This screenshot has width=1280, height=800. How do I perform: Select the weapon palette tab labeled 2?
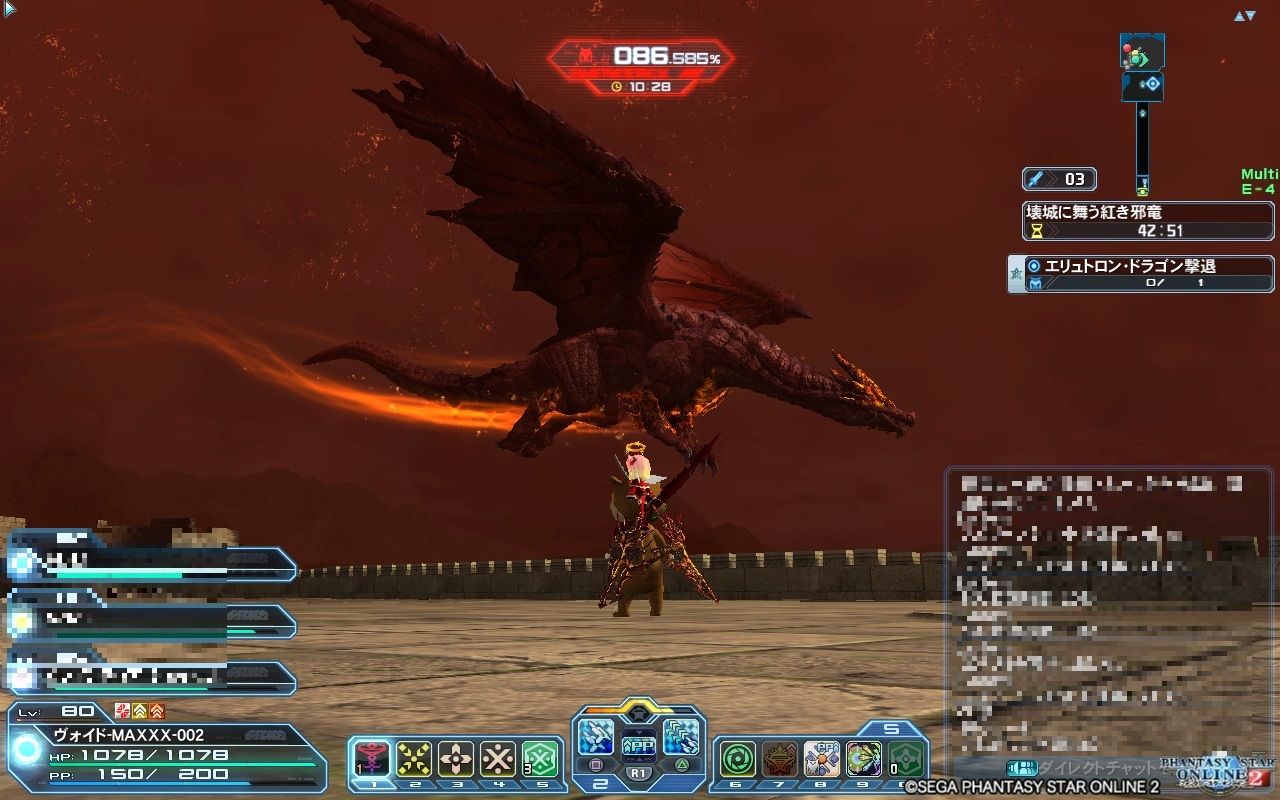pyautogui.click(x=600, y=785)
